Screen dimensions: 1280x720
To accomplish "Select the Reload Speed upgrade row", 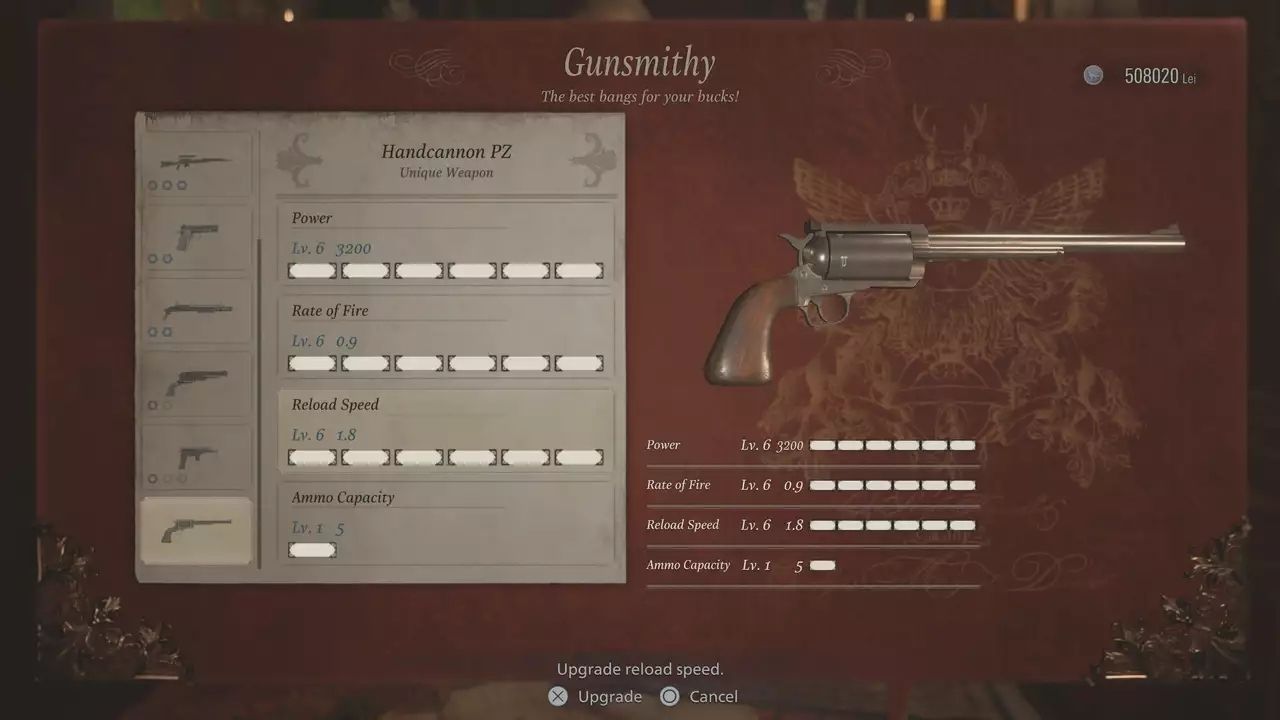I will [x=446, y=430].
